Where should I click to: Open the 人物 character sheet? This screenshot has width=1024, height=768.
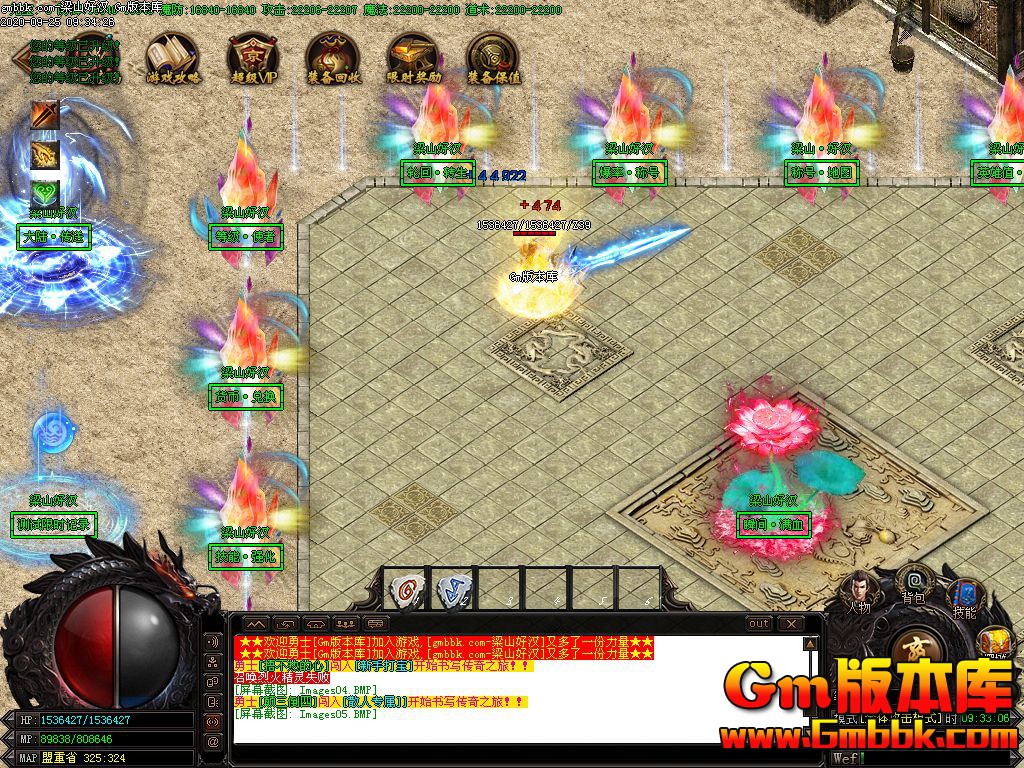click(858, 591)
